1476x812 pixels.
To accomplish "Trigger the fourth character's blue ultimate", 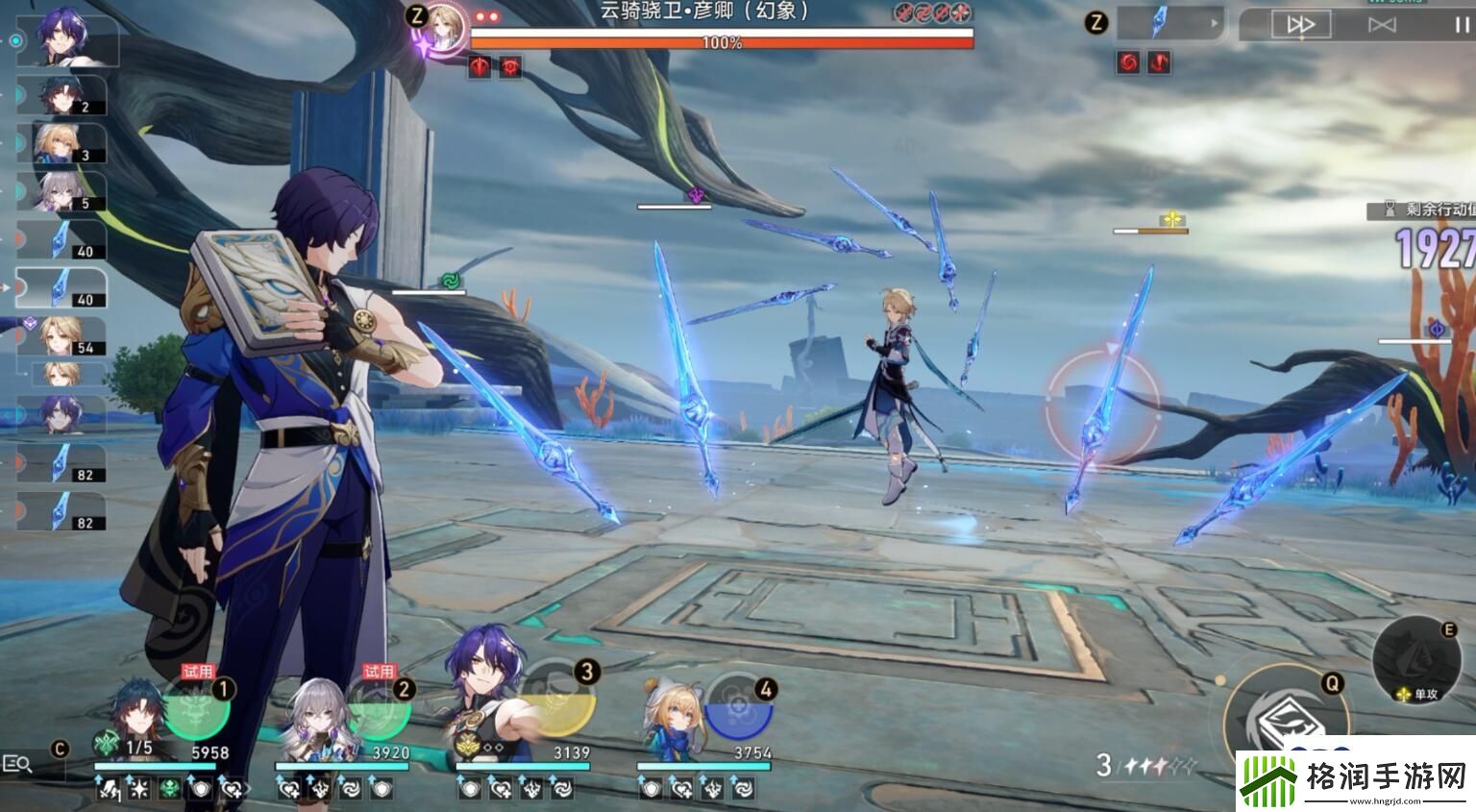I will tap(738, 707).
